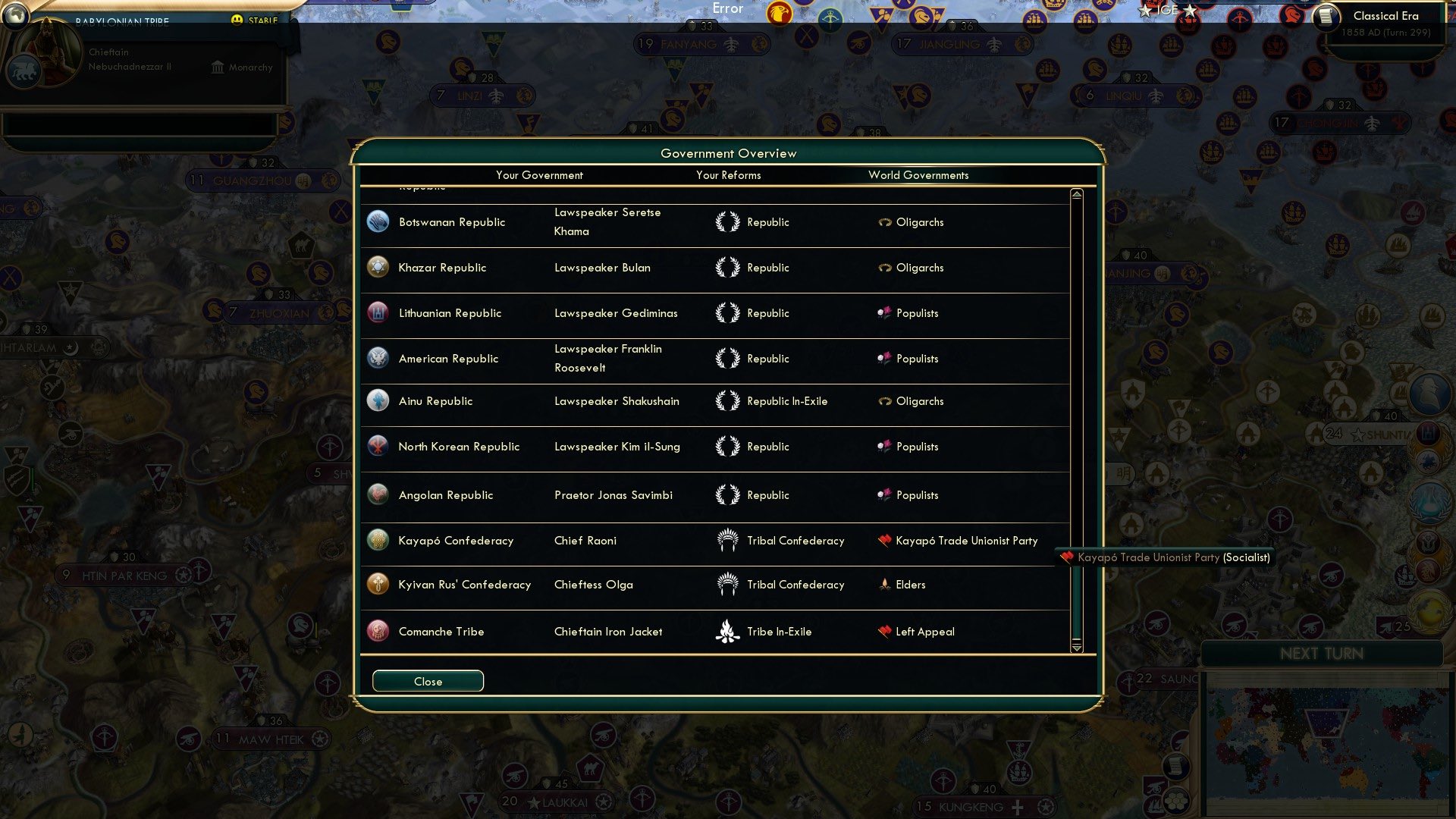This screenshot has height=819, width=1456.
Task: Click the scrollbar down arrow
Action: point(1076,648)
